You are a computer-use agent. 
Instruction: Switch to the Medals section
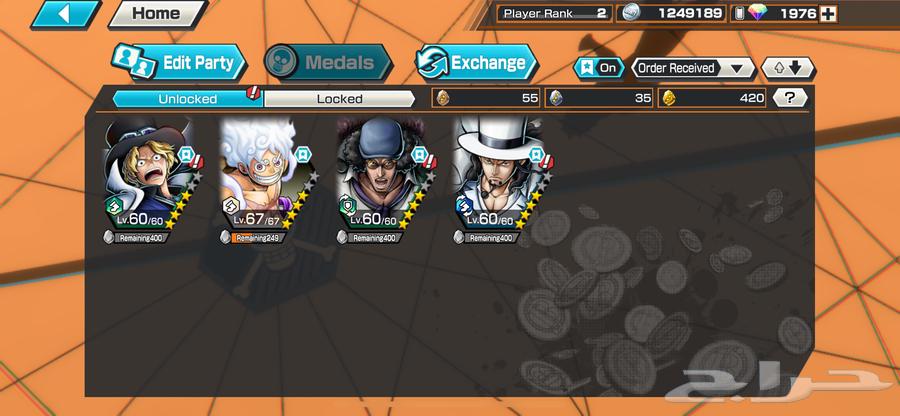coord(327,62)
